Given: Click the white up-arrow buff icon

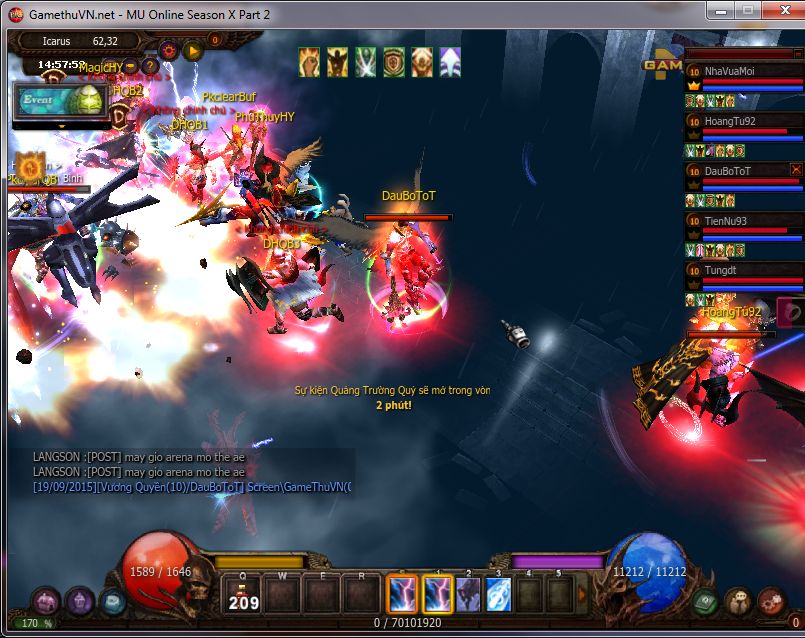Looking at the screenshot, I should pyautogui.click(x=449, y=62).
